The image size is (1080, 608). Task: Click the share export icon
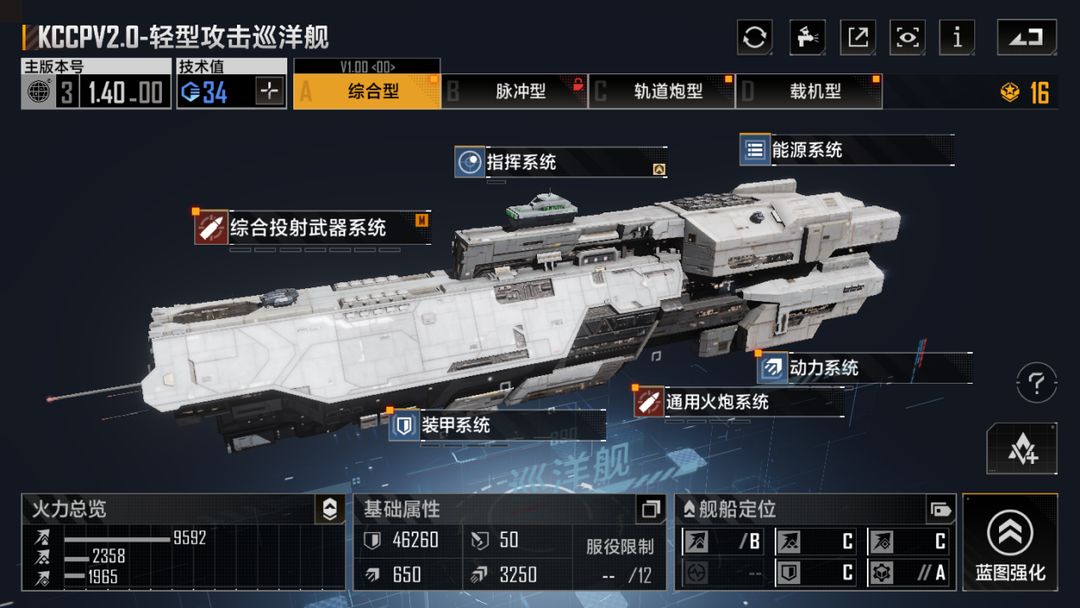click(x=857, y=38)
